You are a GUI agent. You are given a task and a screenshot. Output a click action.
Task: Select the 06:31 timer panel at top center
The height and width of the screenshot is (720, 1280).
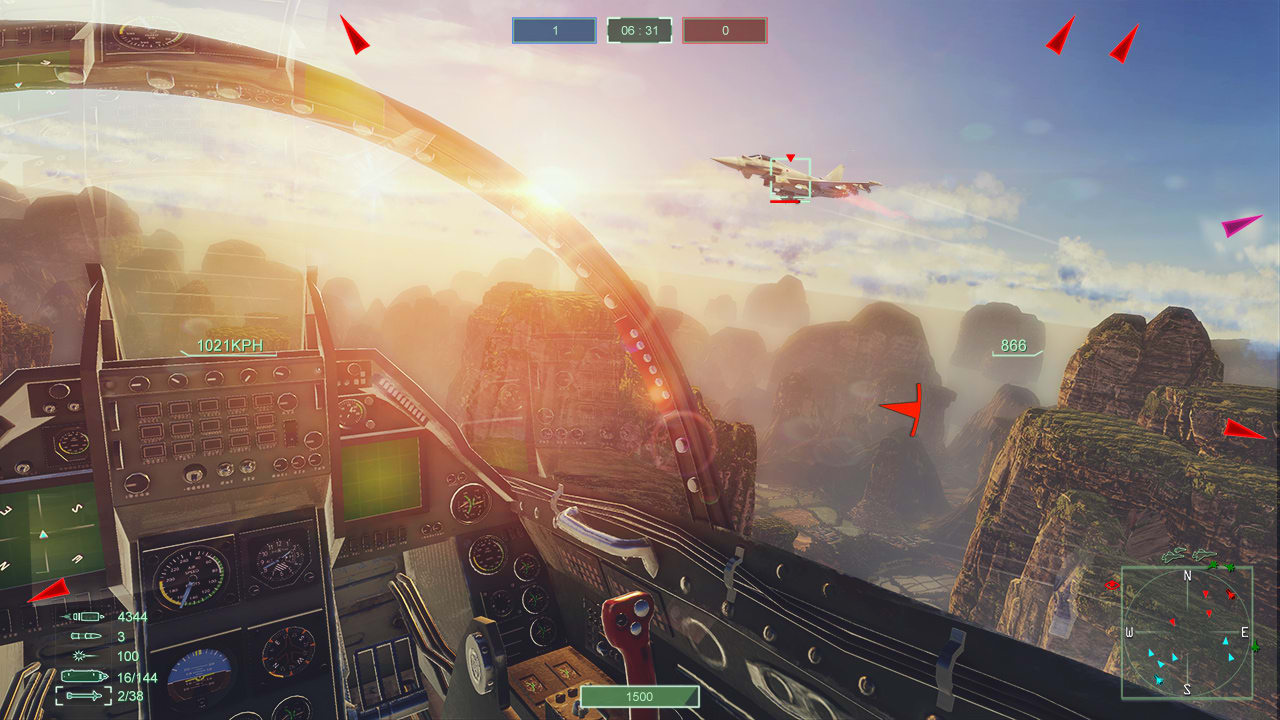click(x=639, y=31)
